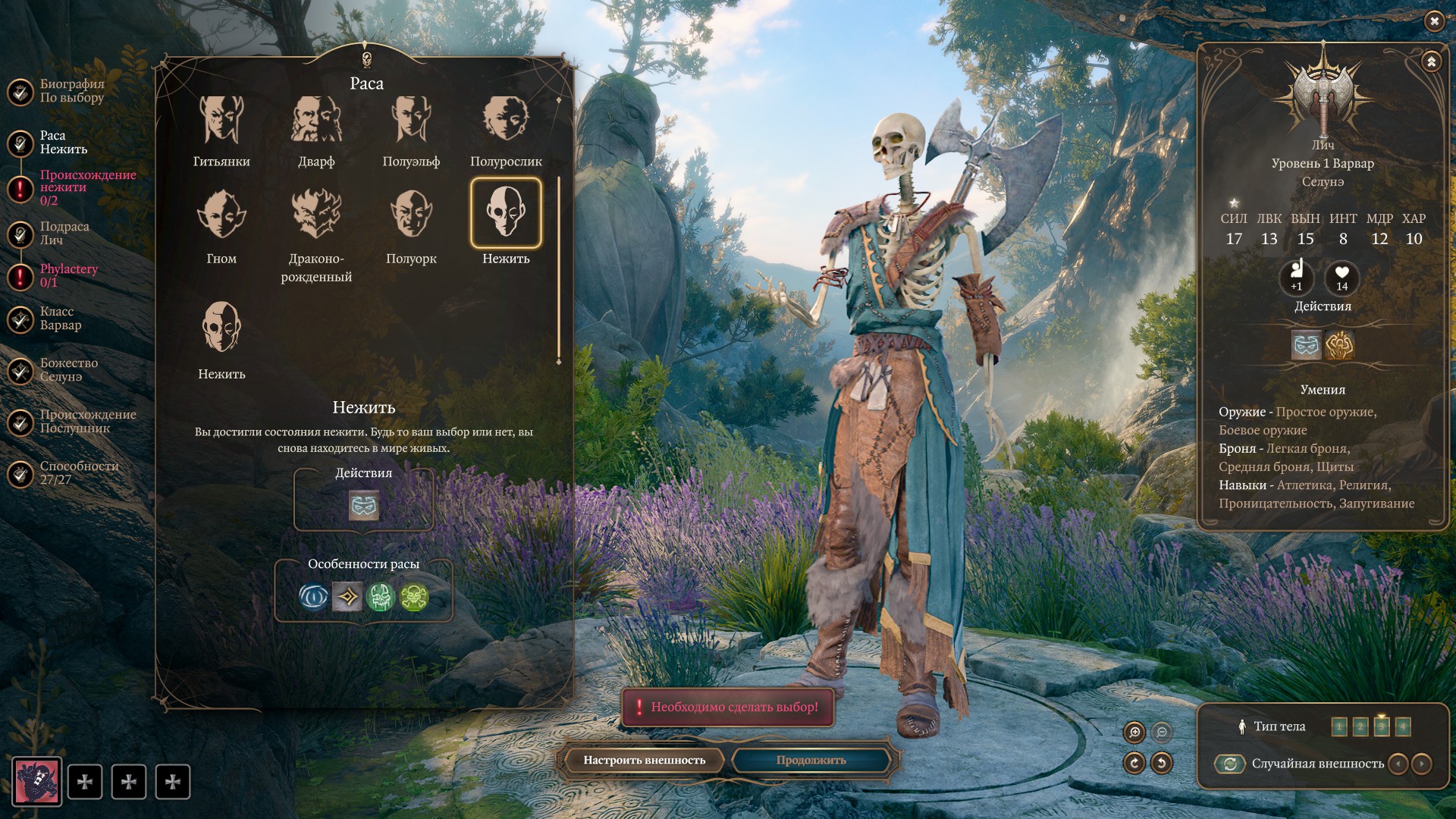Viewport: 1456px width, 819px height.
Task: Switch to the Phylactery step
Action: (68, 275)
